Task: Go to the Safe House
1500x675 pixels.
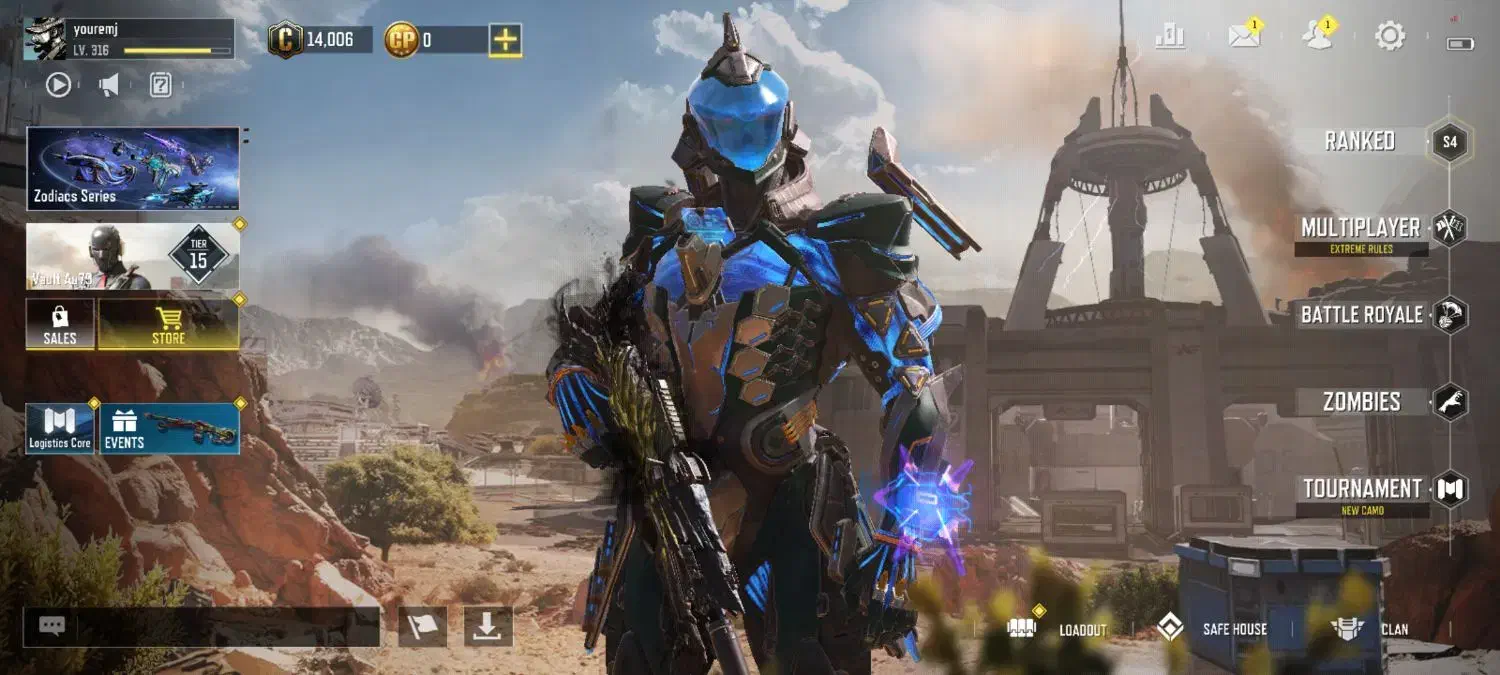Action: (x=1213, y=629)
